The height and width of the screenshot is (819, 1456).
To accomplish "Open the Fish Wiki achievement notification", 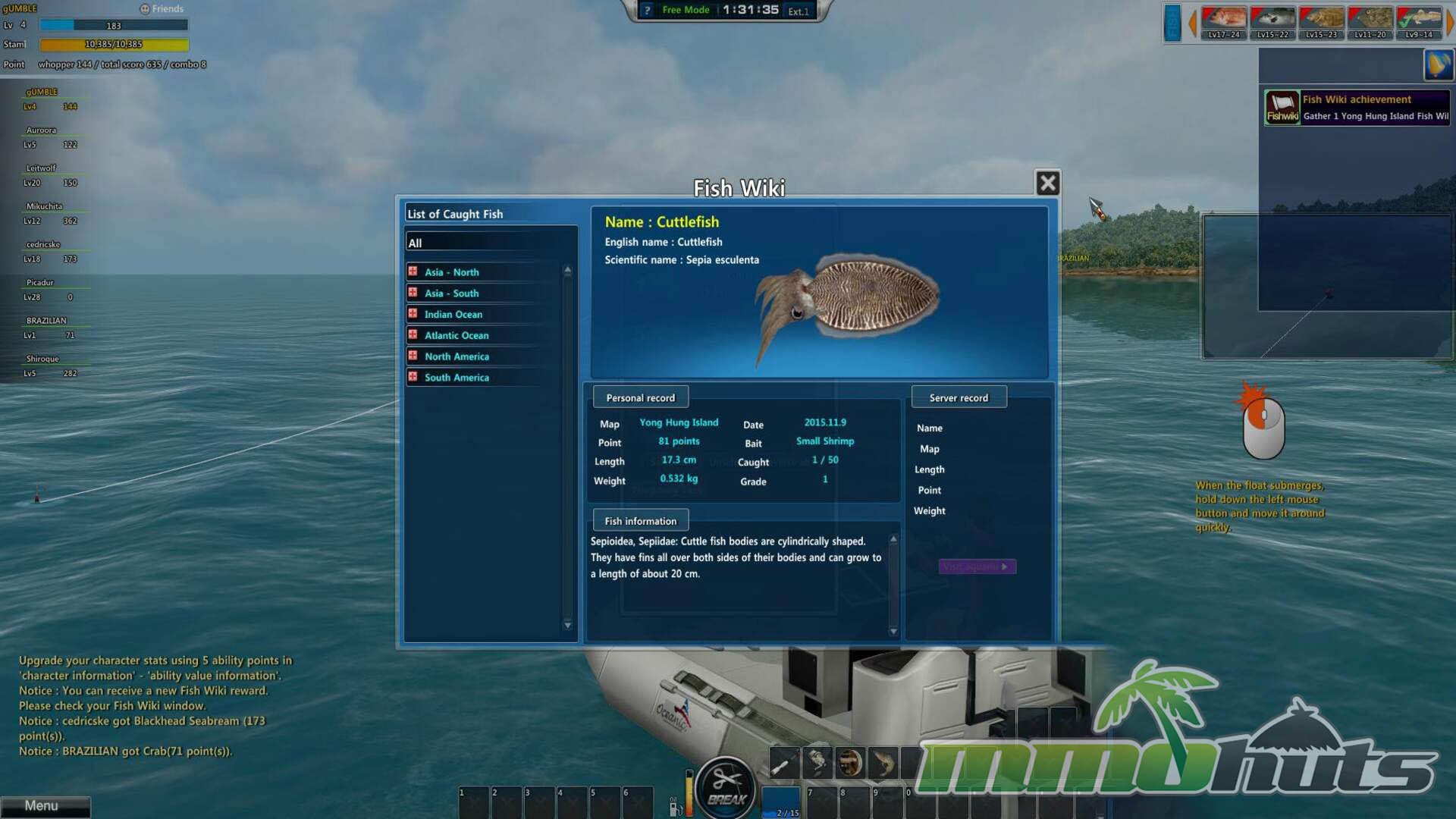I will pyautogui.click(x=1357, y=108).
